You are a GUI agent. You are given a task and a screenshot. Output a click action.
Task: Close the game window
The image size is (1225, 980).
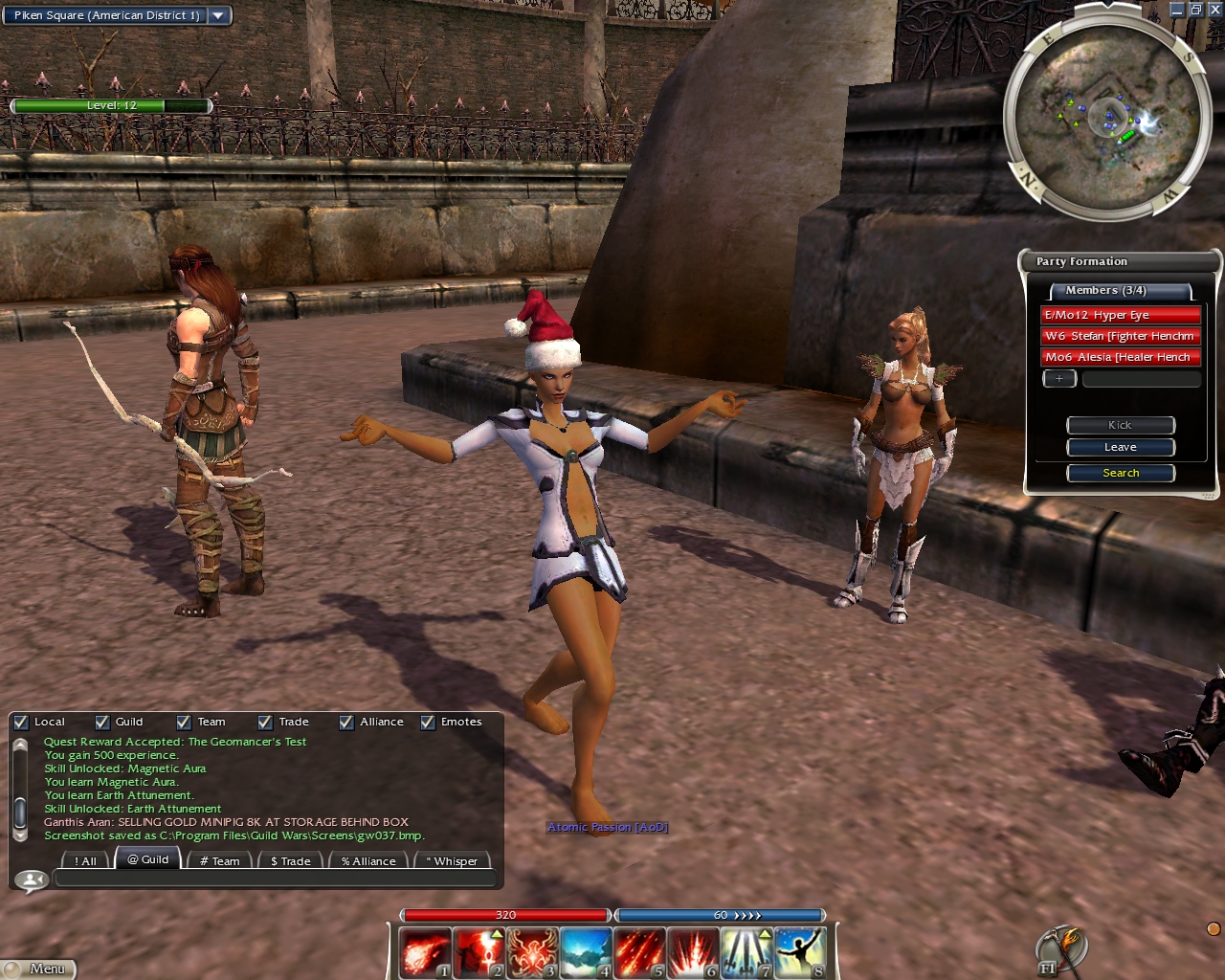pyautogui.click(x=1214, y=10)
